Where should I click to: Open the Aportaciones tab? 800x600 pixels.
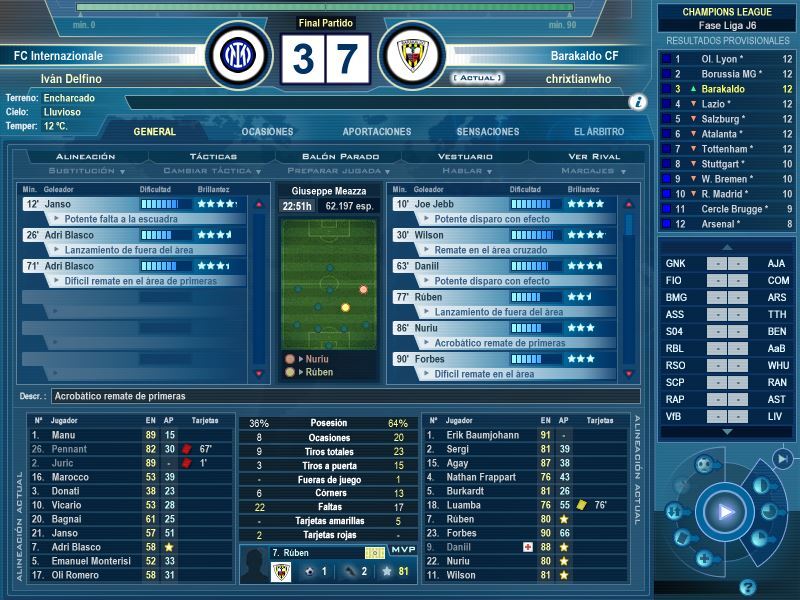tap(377, 132)
